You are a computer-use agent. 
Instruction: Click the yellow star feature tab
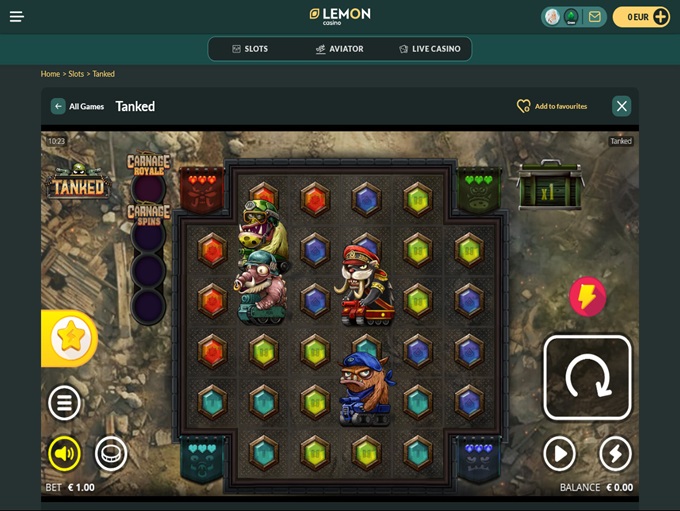click(70, 337)
